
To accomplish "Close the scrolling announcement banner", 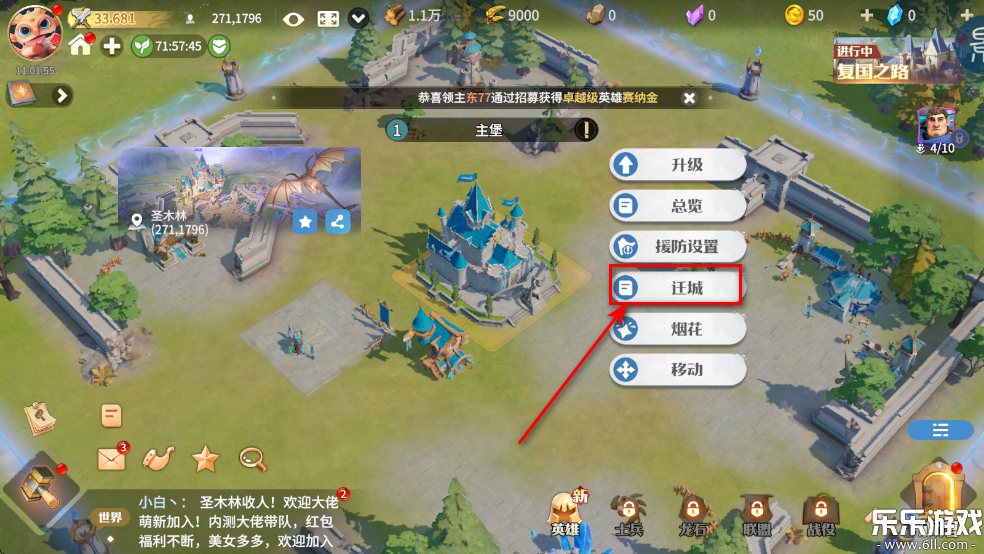I will tap(689, 98).
